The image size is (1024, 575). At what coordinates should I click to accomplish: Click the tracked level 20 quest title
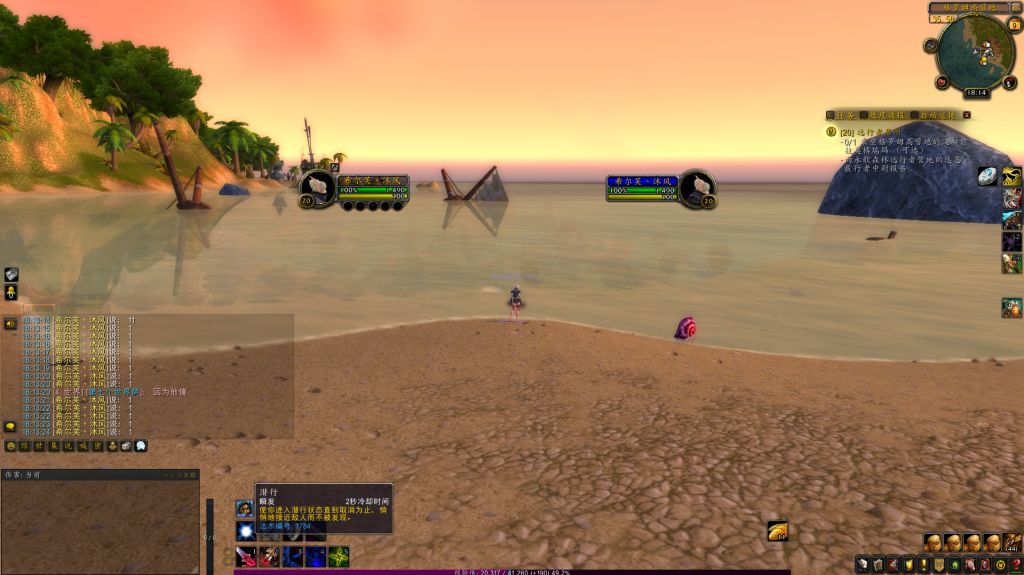[x=872, y=132]
